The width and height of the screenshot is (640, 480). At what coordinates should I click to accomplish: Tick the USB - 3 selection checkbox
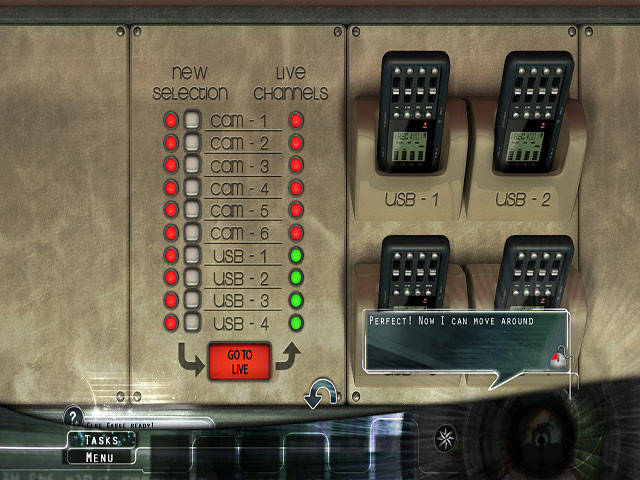[193, 301]
